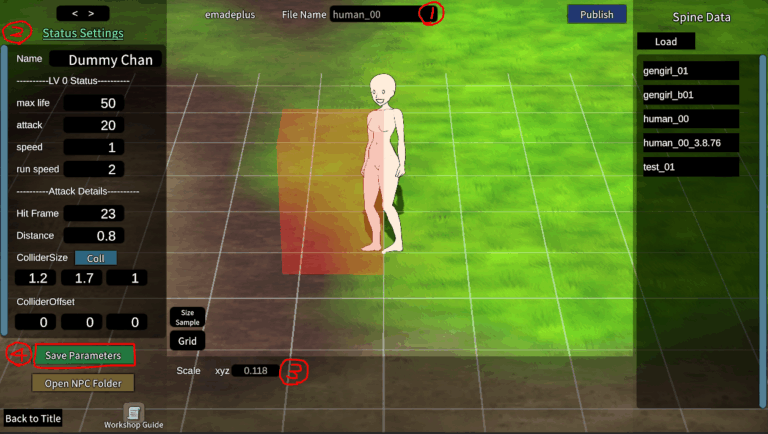
Task: Load the Spine Data
Action: point(666,42)
